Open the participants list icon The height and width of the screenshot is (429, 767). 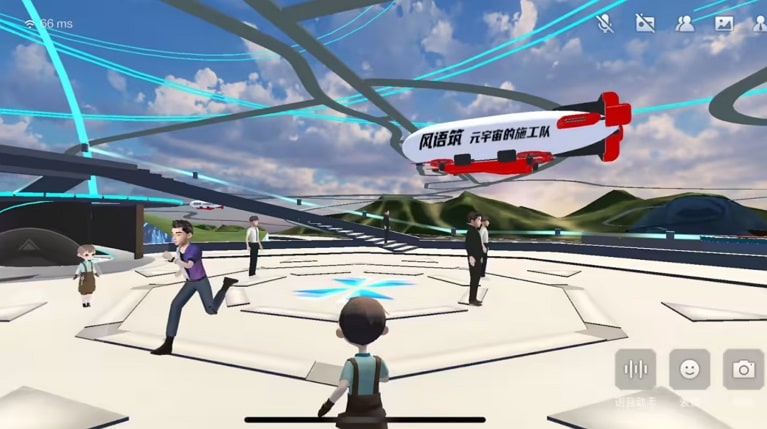[685, 23]
